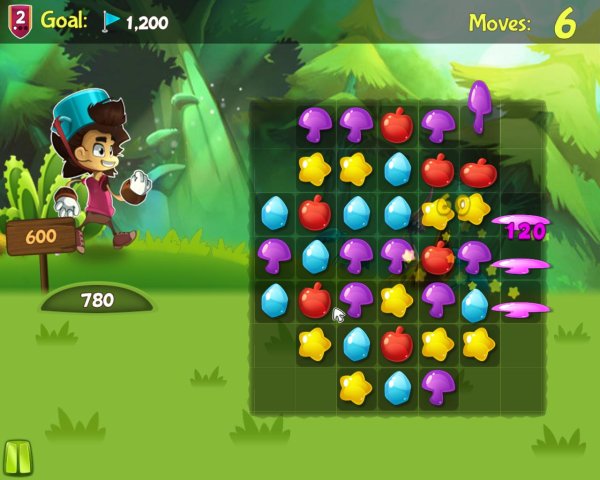The width and height of the screenshot is (600, 480).
Task: Select the tall stretched purple mushroom tile
Action: (478, 104)
